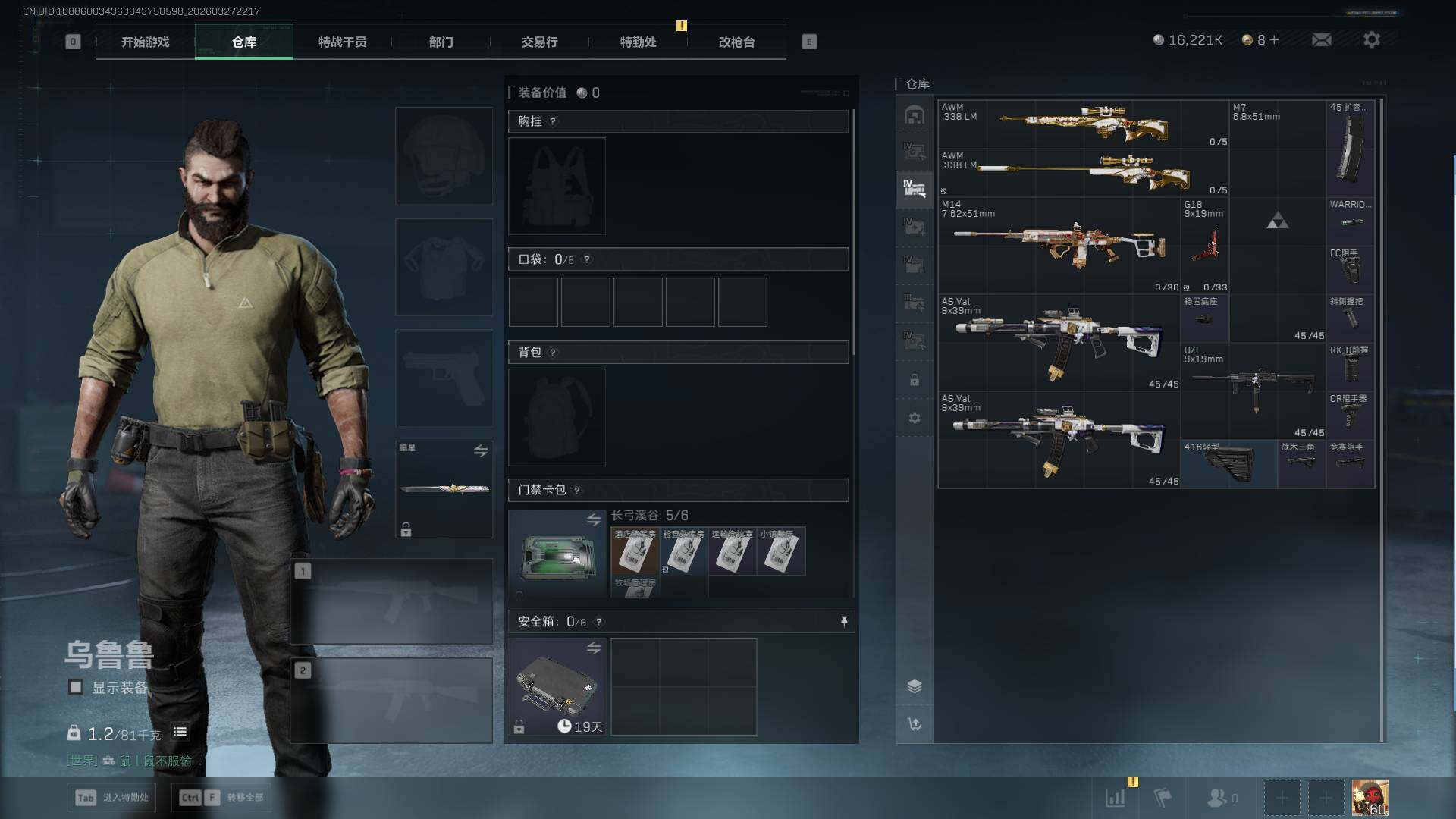Open the mail envelope icon
The width and height of the screenshot is (1456, 819).
point(1321,39)
